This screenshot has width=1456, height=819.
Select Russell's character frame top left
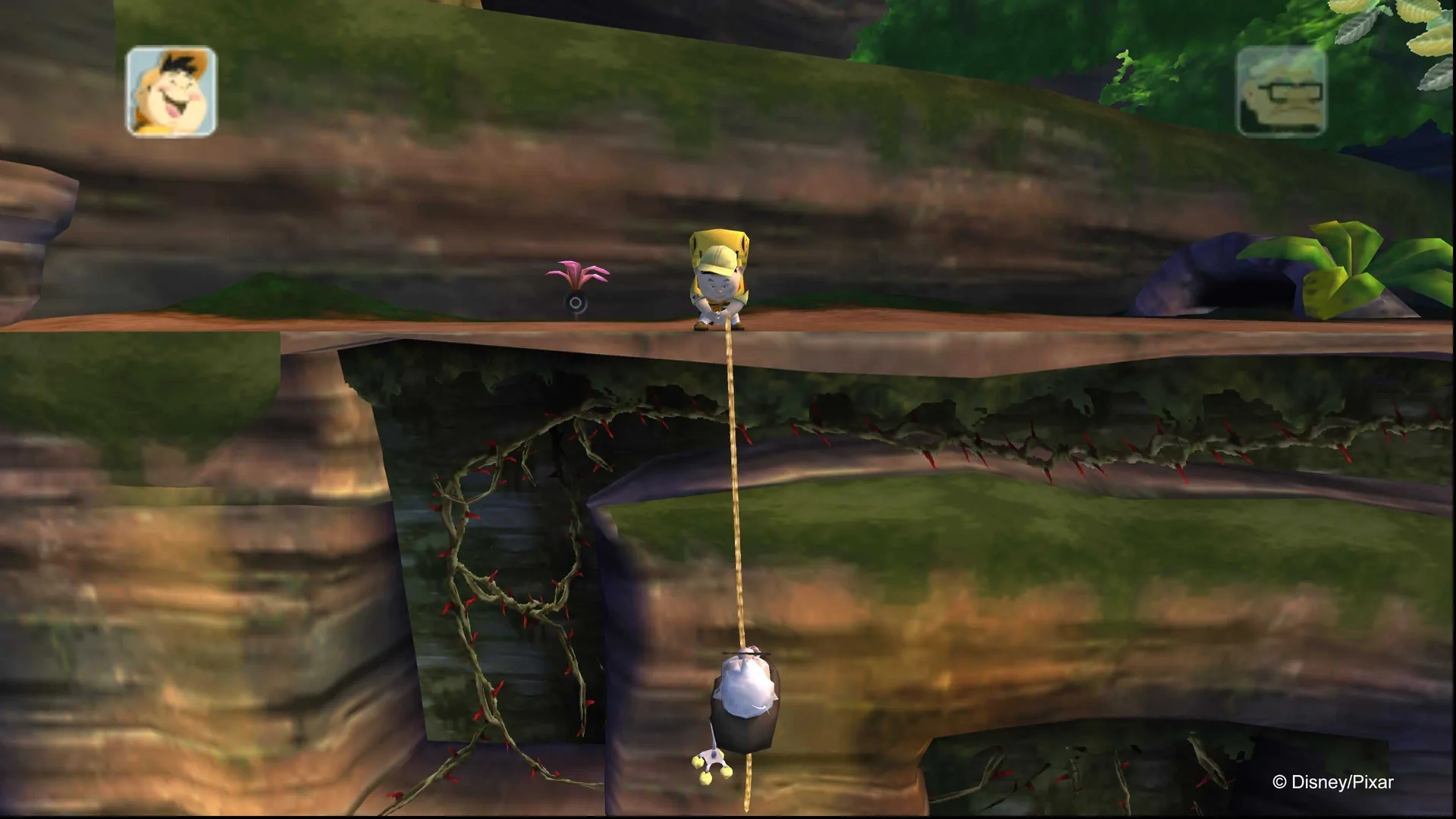coord(173,91)
